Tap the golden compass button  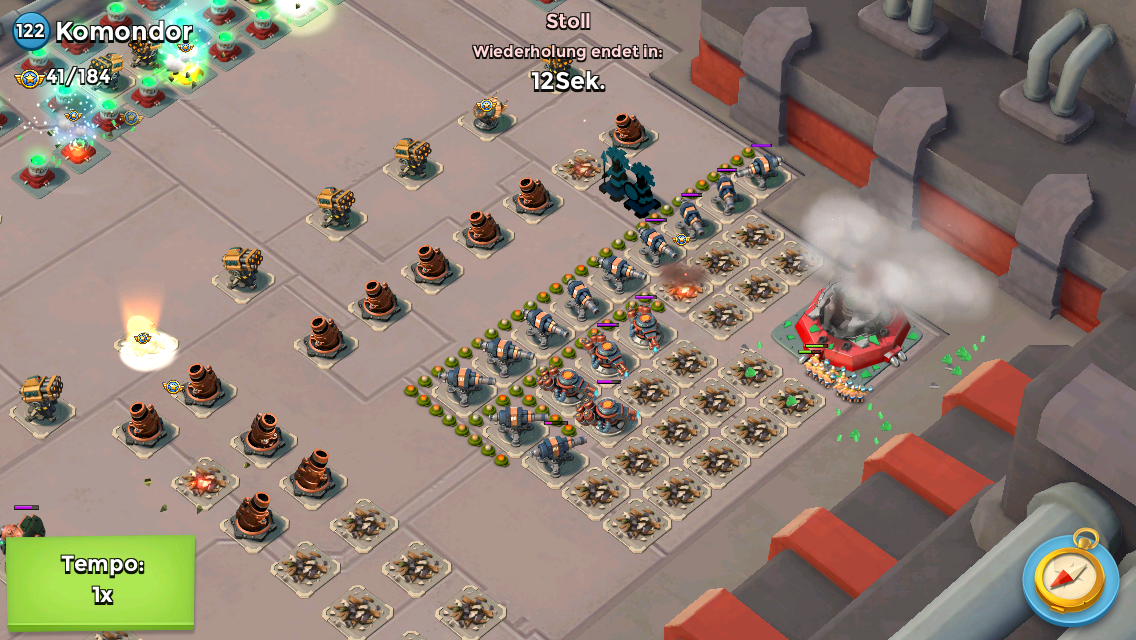tap(1069, 577)
